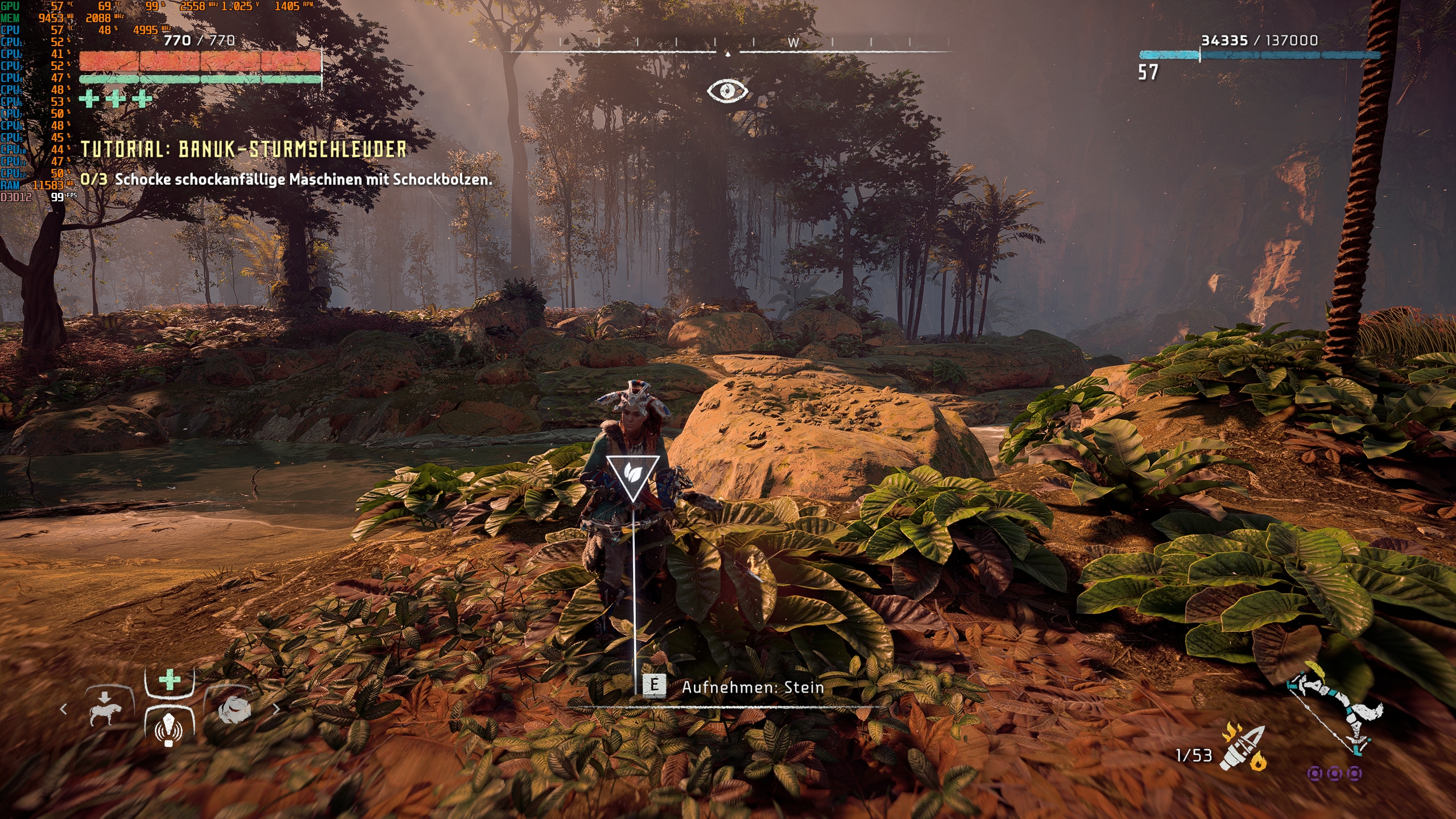
Task: Select the rock item in the tool selector
Action: [234, 709]
